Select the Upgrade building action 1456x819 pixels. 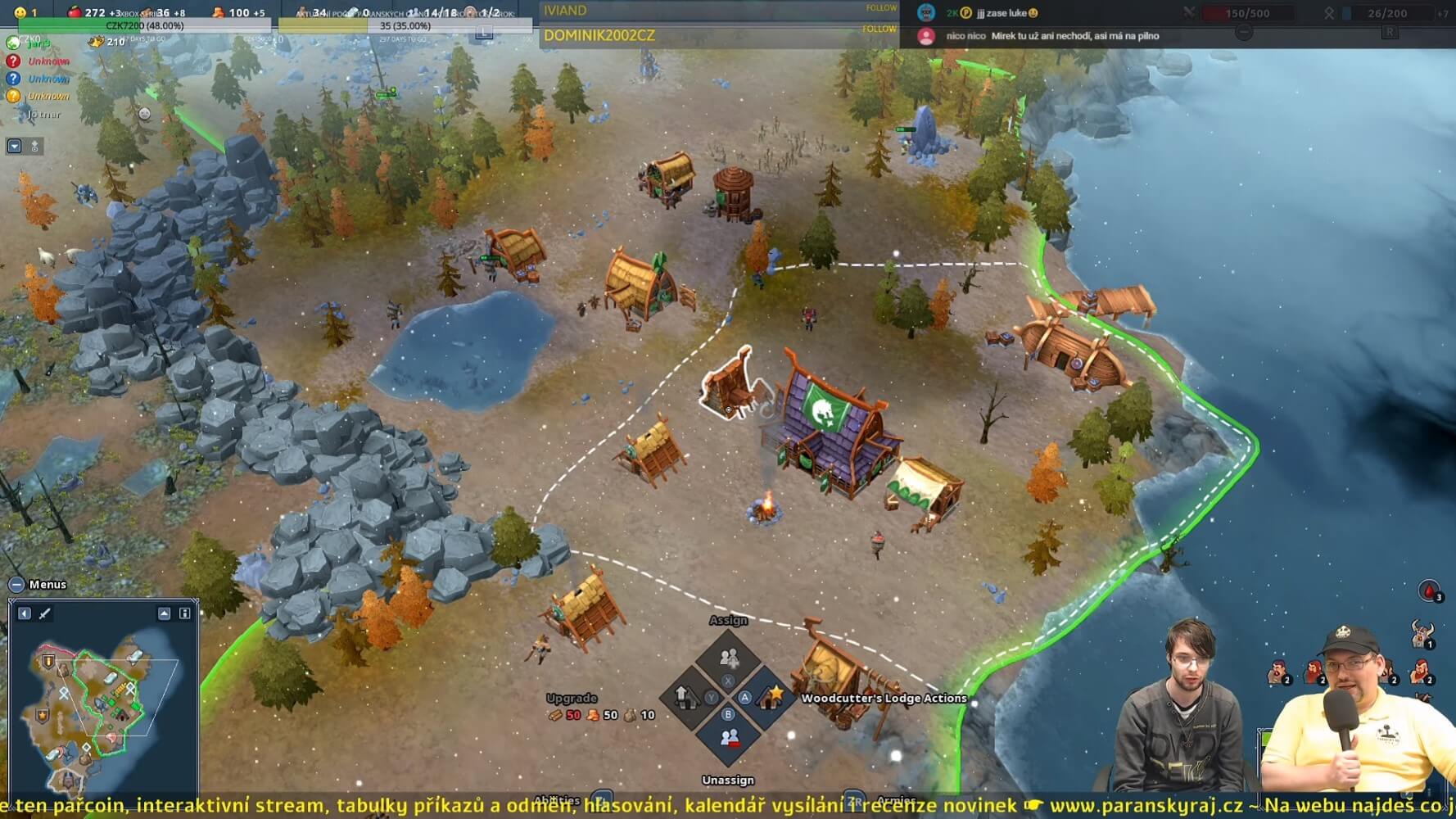[x=685, y=698]
